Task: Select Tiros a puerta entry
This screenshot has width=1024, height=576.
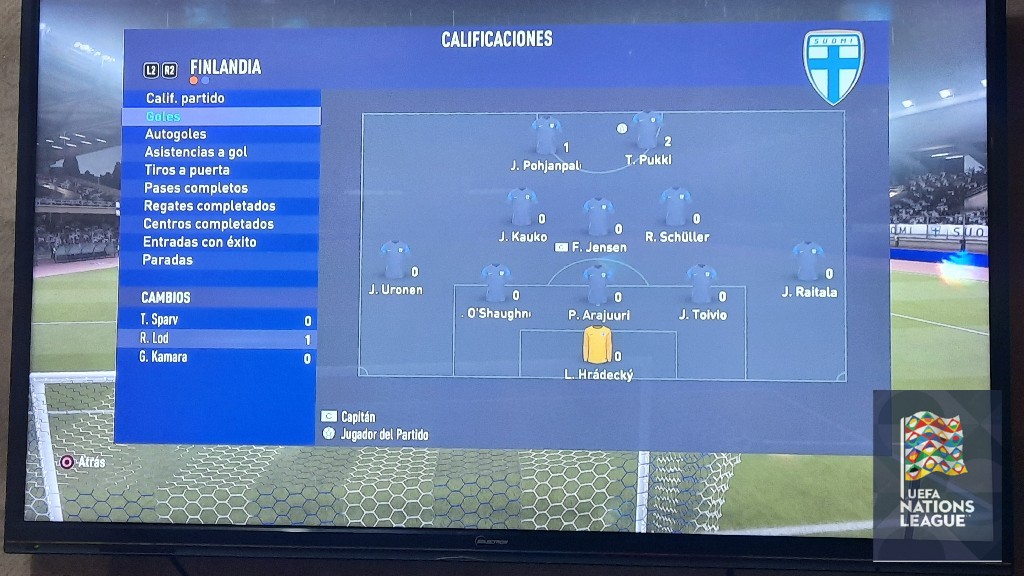Action: (x=188, y=170)
